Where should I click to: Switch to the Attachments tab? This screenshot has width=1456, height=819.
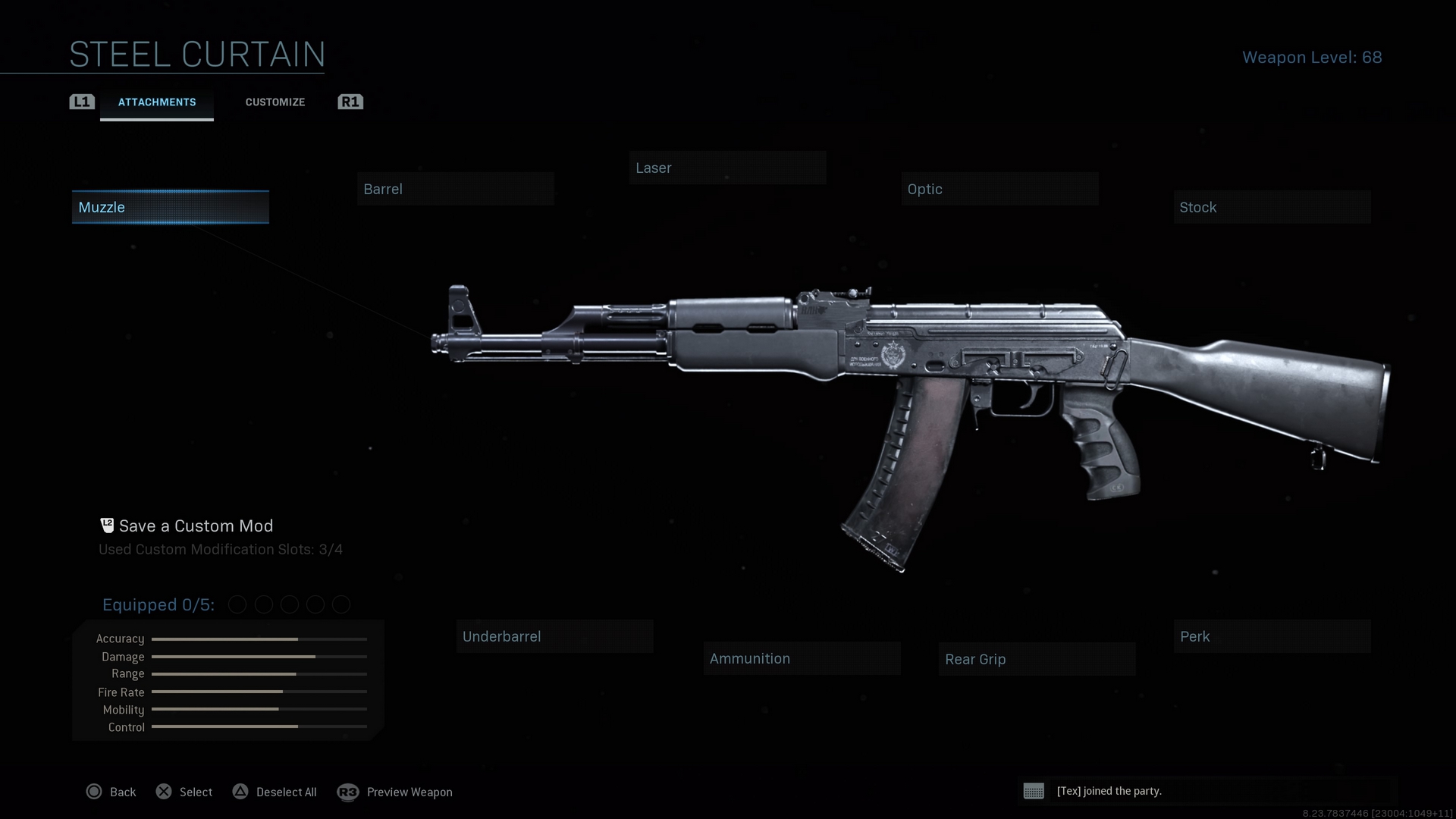pos(157,102)
